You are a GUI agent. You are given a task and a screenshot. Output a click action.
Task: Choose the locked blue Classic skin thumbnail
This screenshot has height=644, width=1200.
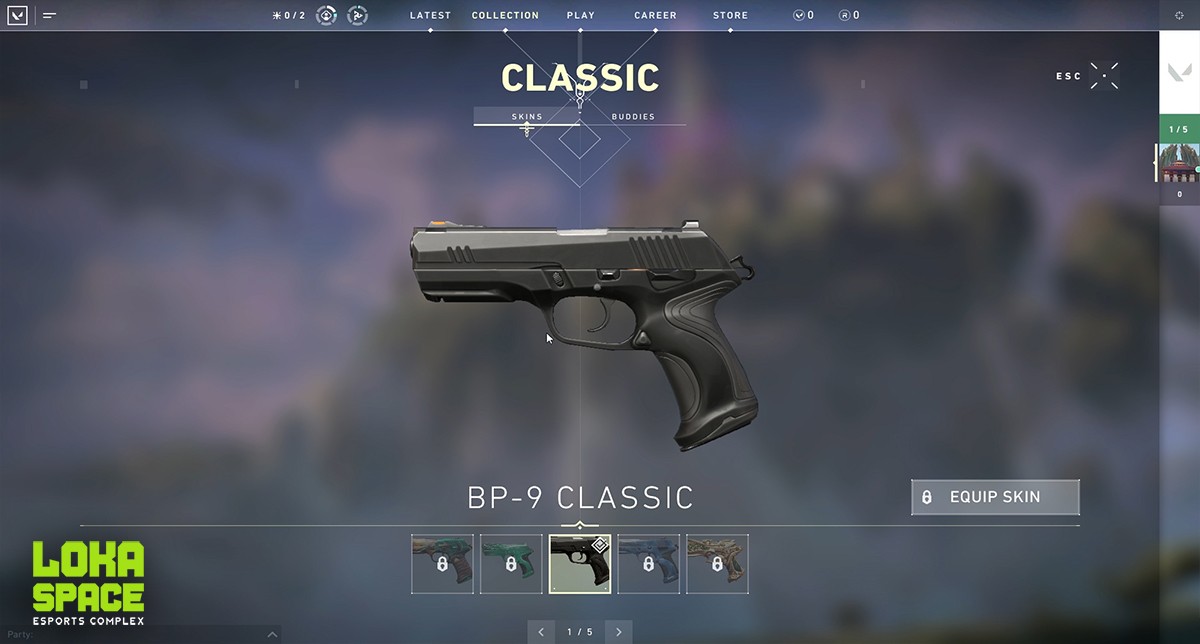(x=648, y=564)
